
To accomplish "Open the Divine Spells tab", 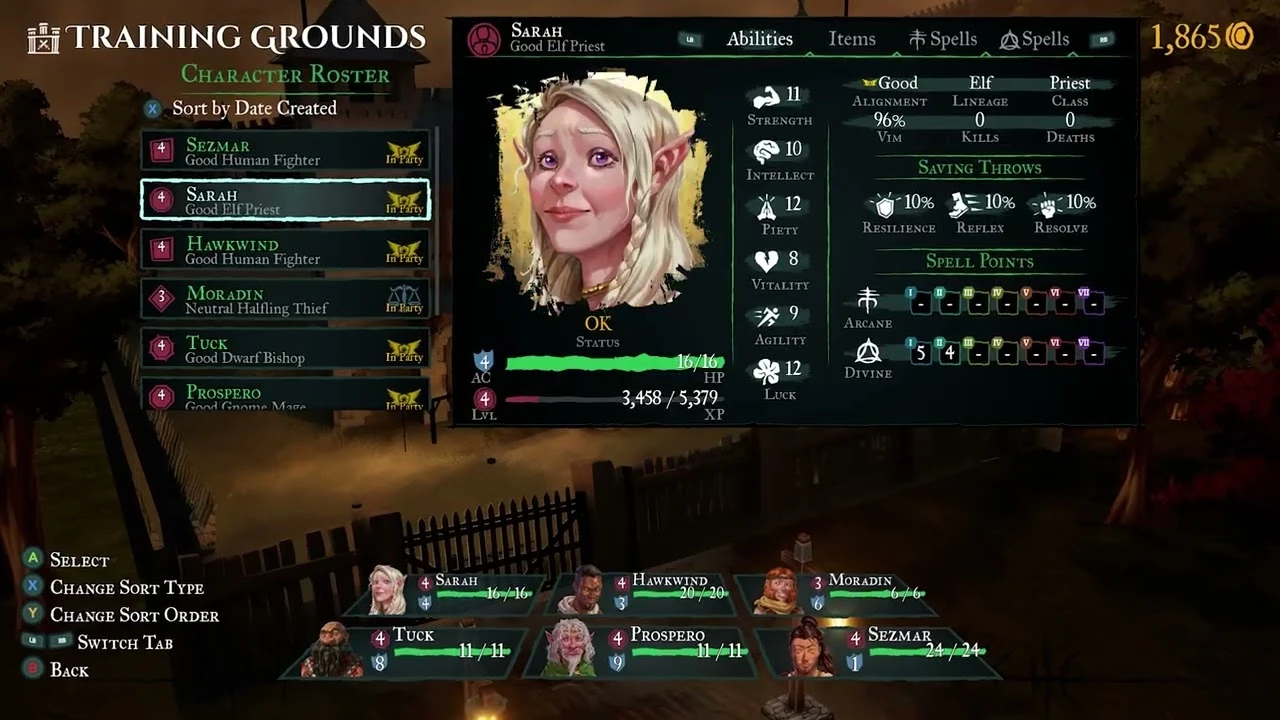I will pos(1034,39).
